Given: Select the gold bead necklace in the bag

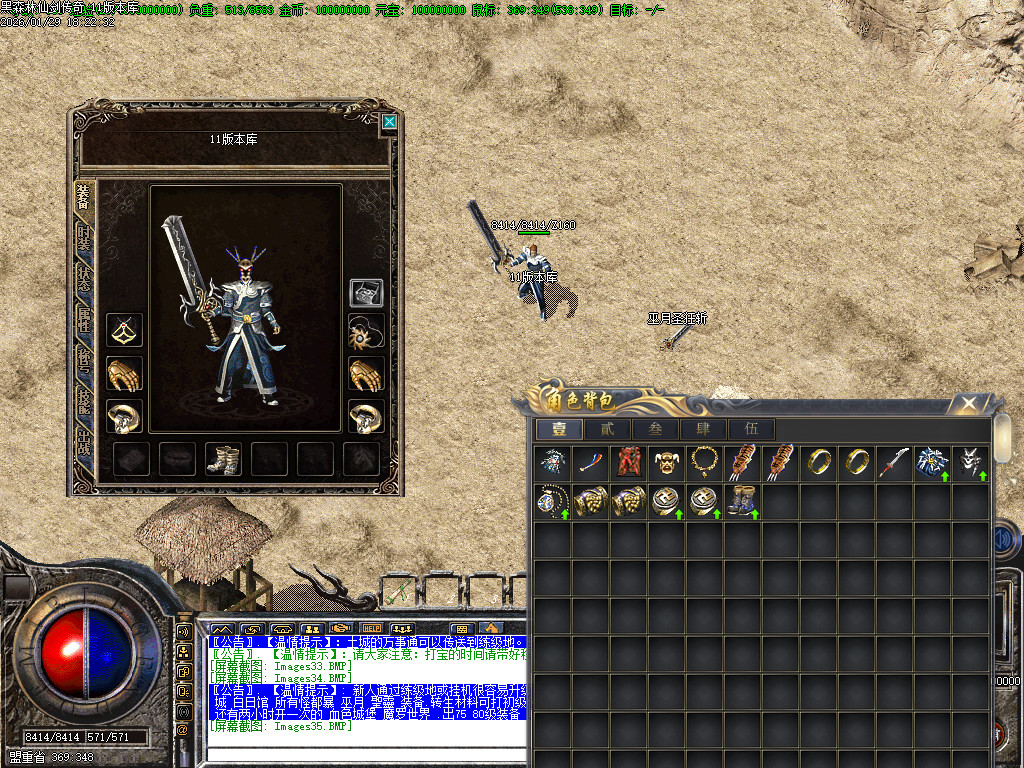Looking at the screenshot, I should (x=704, y=462).
